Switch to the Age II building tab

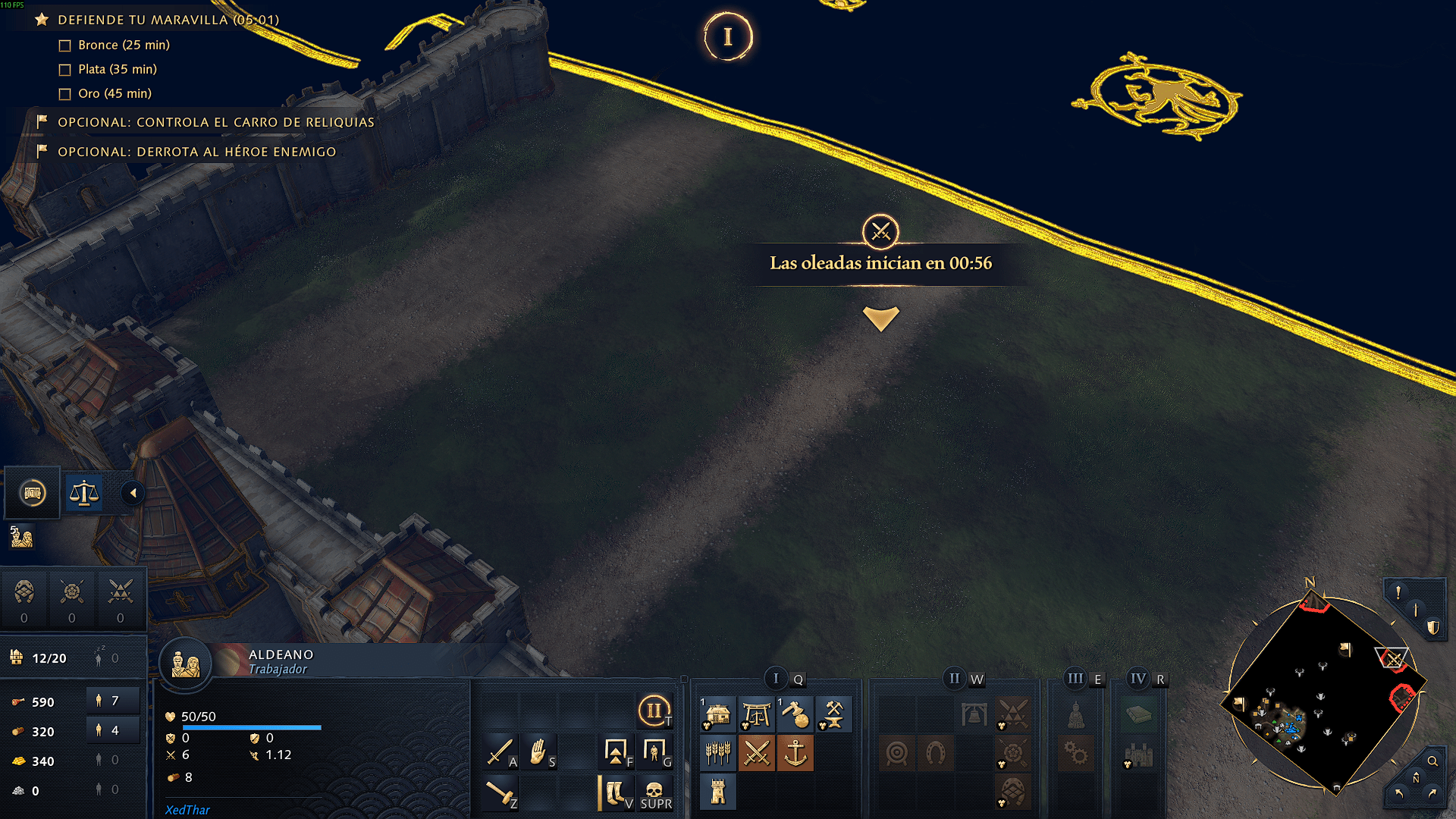click(954, 679)
